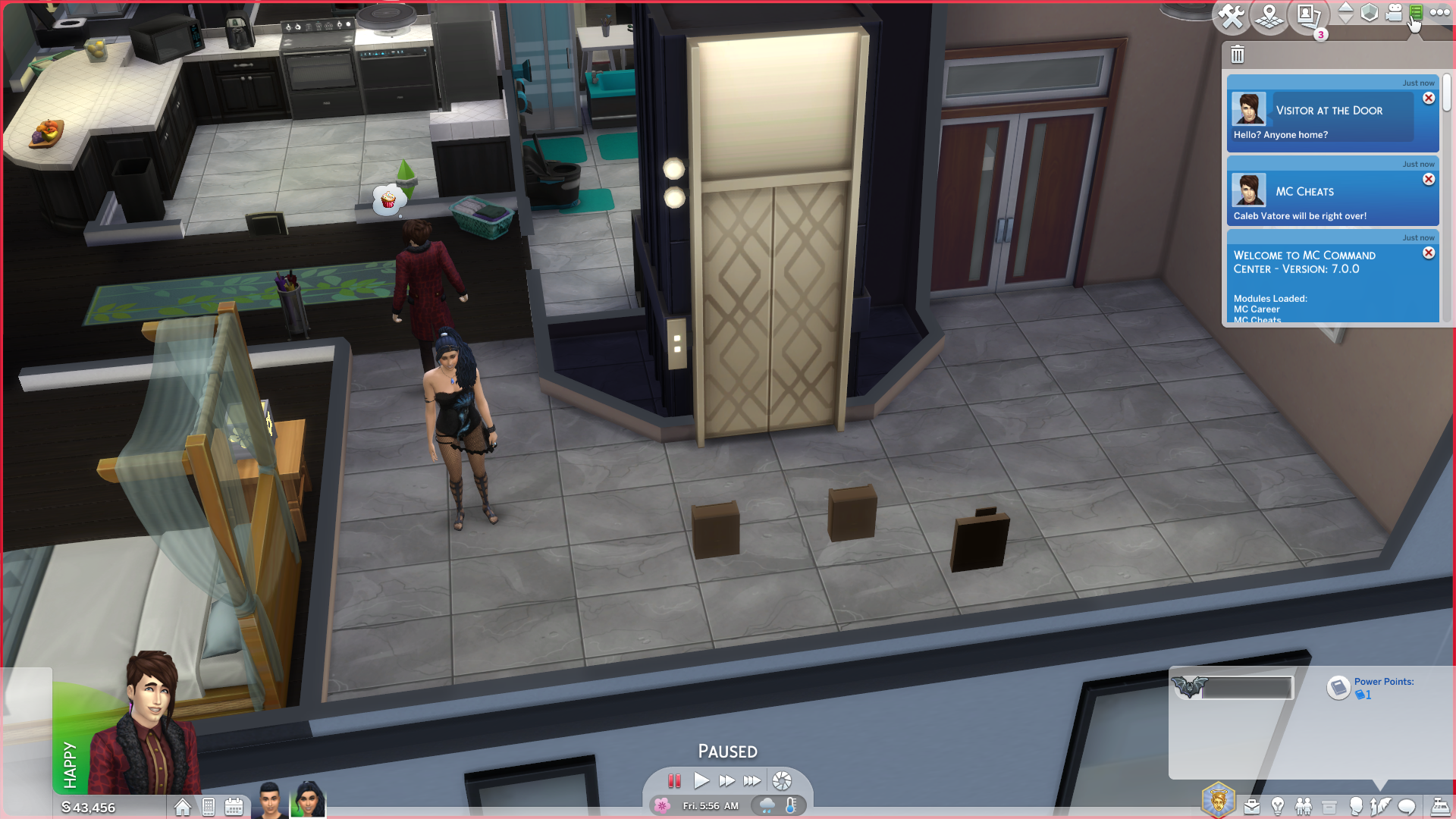The image size is (1456, 819).
Task: Open the three-dot more options menu
Action: pos(1439,12)
